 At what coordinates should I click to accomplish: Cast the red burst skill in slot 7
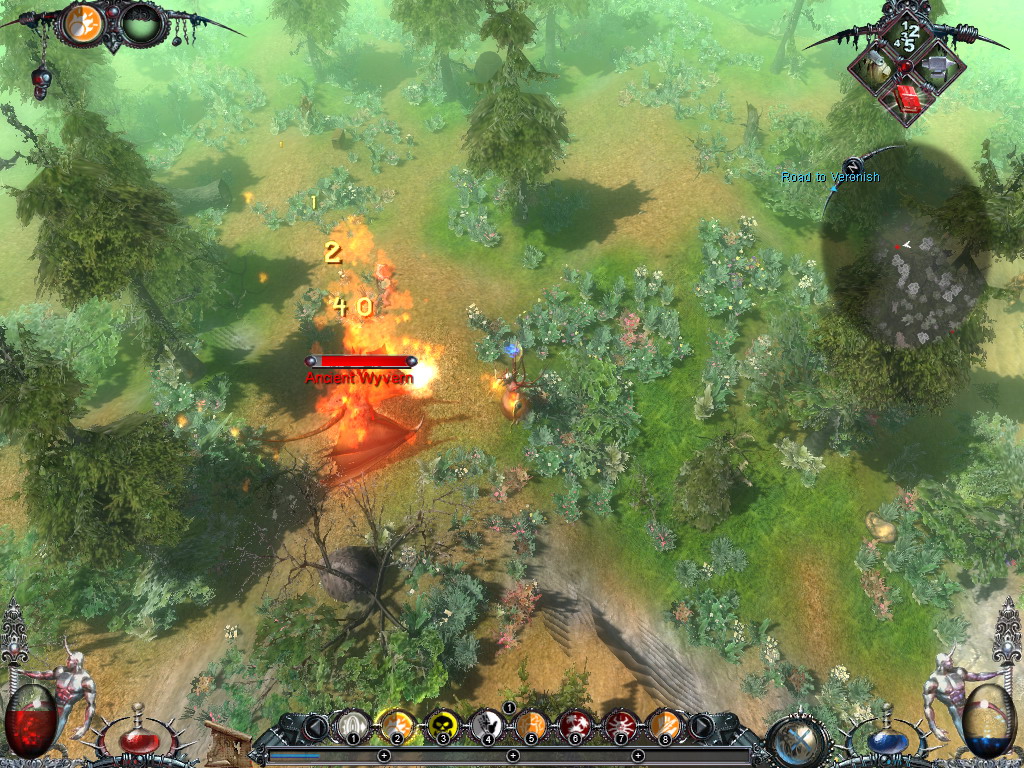(618, 724)
